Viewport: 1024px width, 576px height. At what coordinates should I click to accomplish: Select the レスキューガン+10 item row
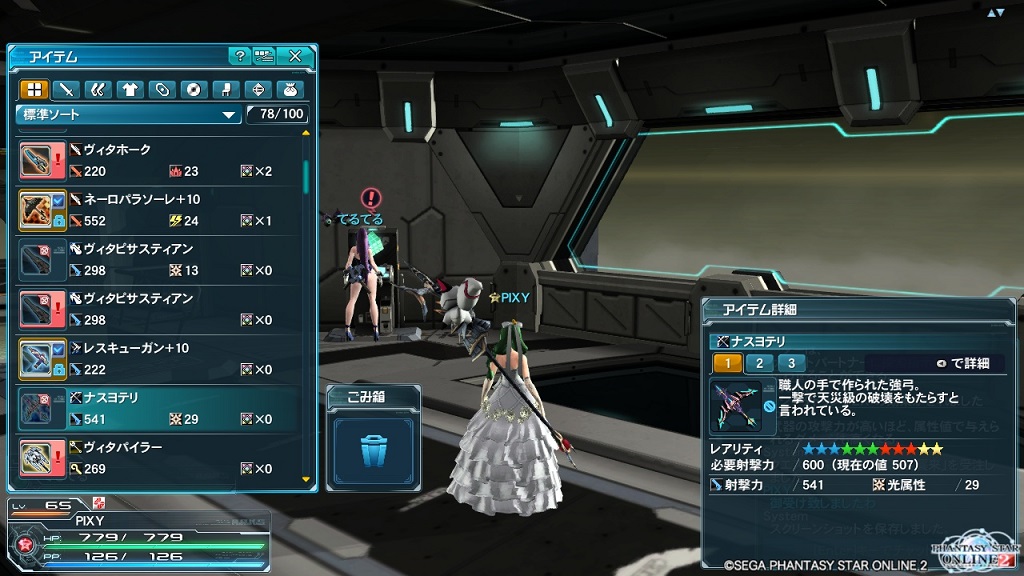pyautogui.click(x=160, y=358)
